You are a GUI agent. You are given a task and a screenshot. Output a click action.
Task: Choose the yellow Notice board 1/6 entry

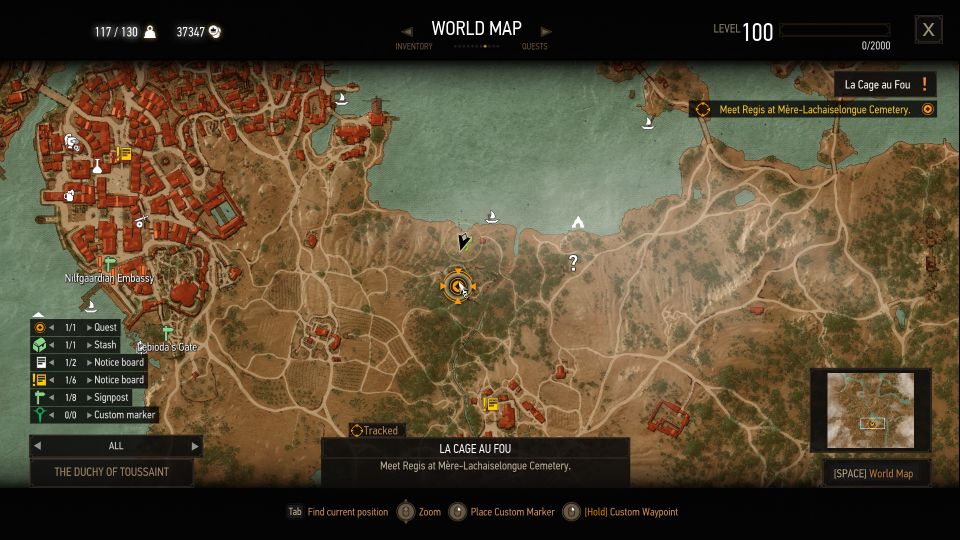[x=88, y=380]
